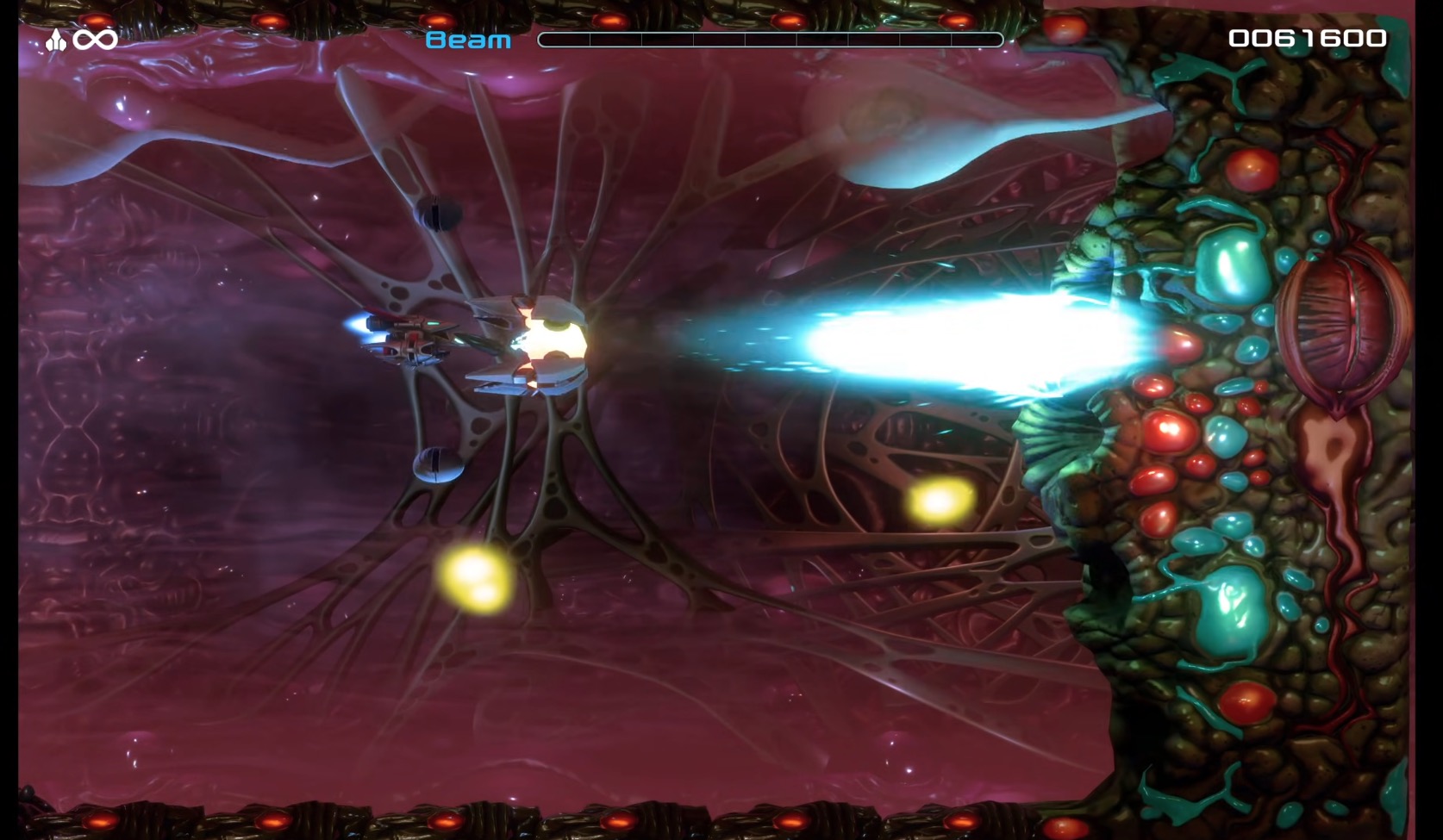Toggle the upper yellow enemy projectile
Viewport: 1443px width, 840px height.
click(940, 502)
